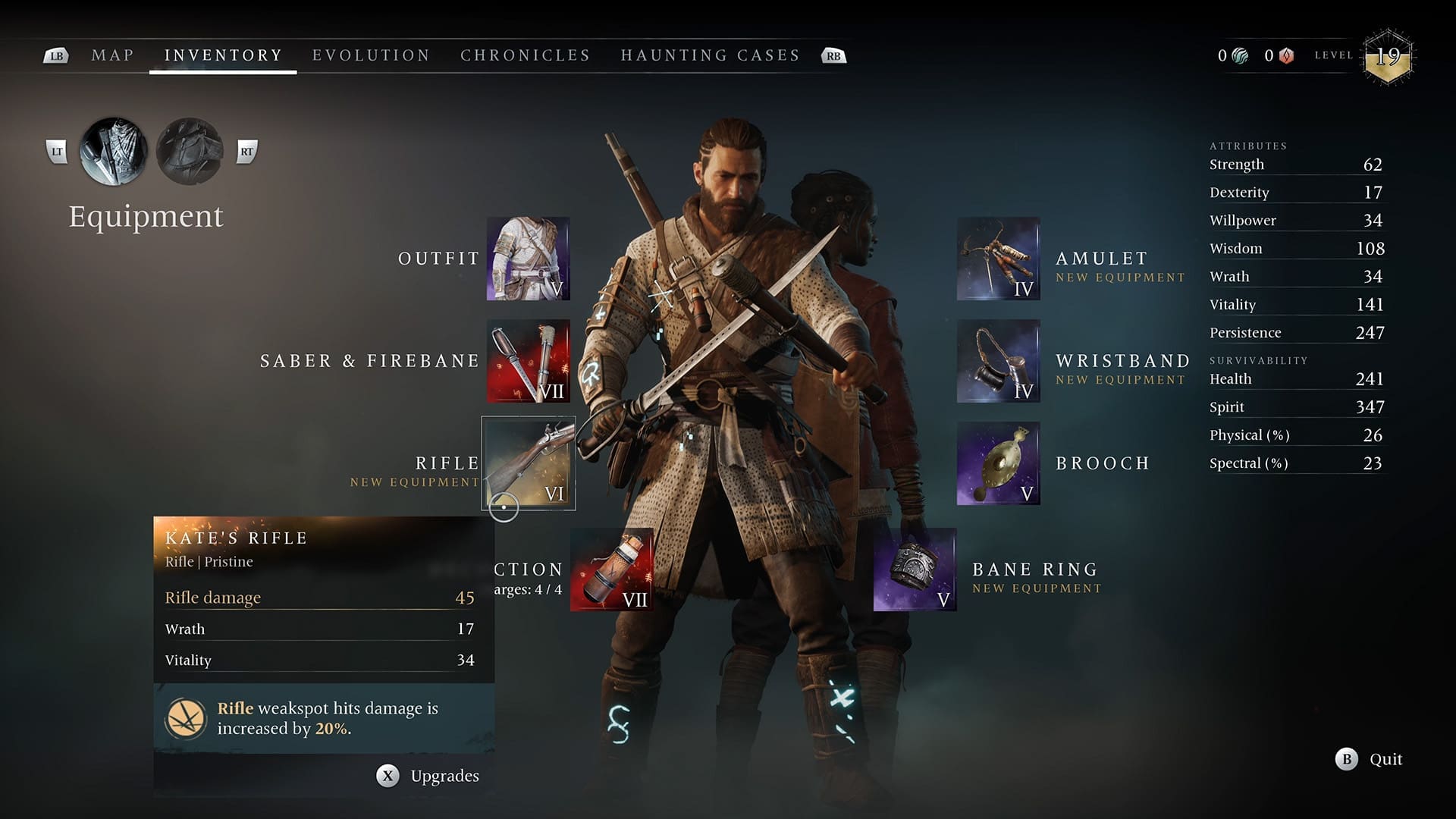Open the Amulet equipment slot
This screenshot has height=819, width=1456.
click(x=998, y=259)
